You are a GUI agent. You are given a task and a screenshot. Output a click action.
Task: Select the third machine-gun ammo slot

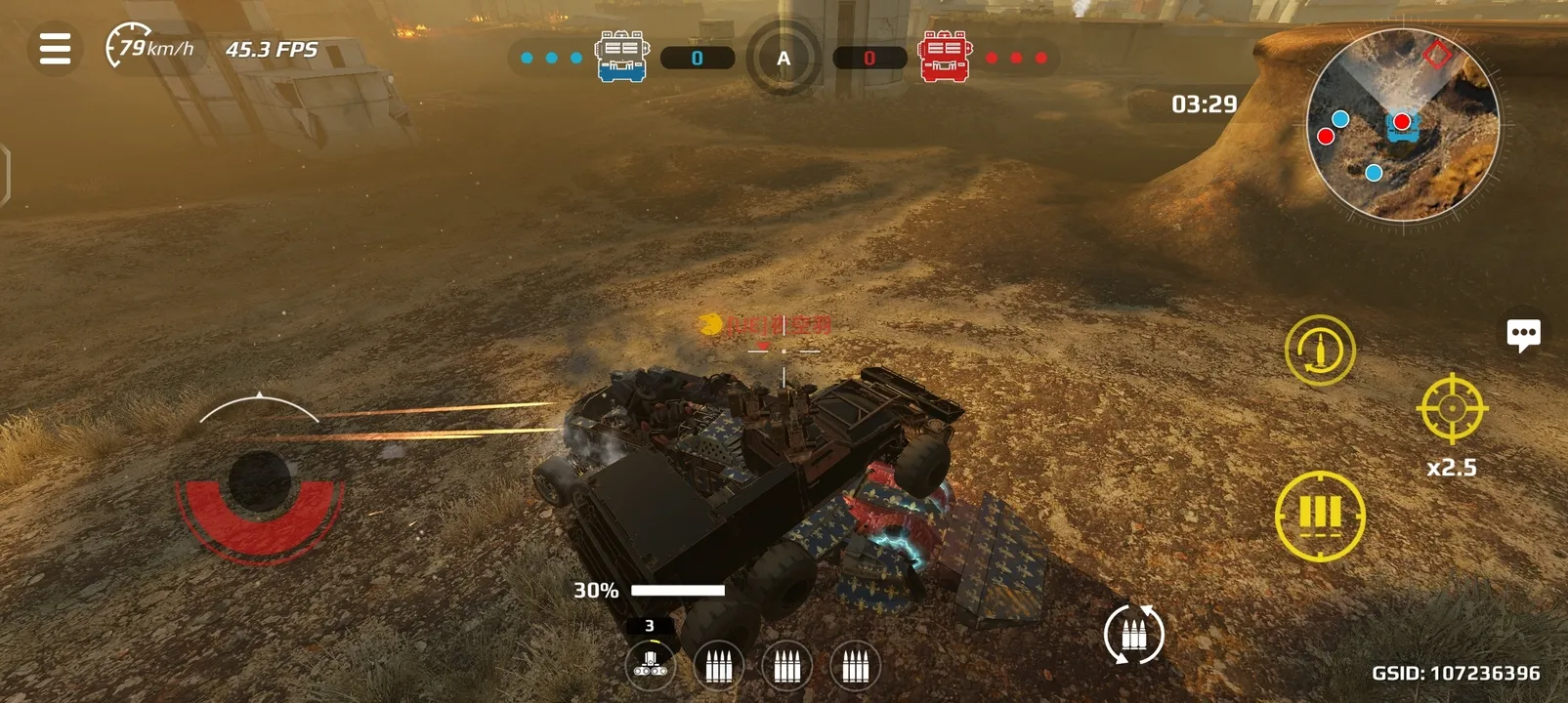786,665
